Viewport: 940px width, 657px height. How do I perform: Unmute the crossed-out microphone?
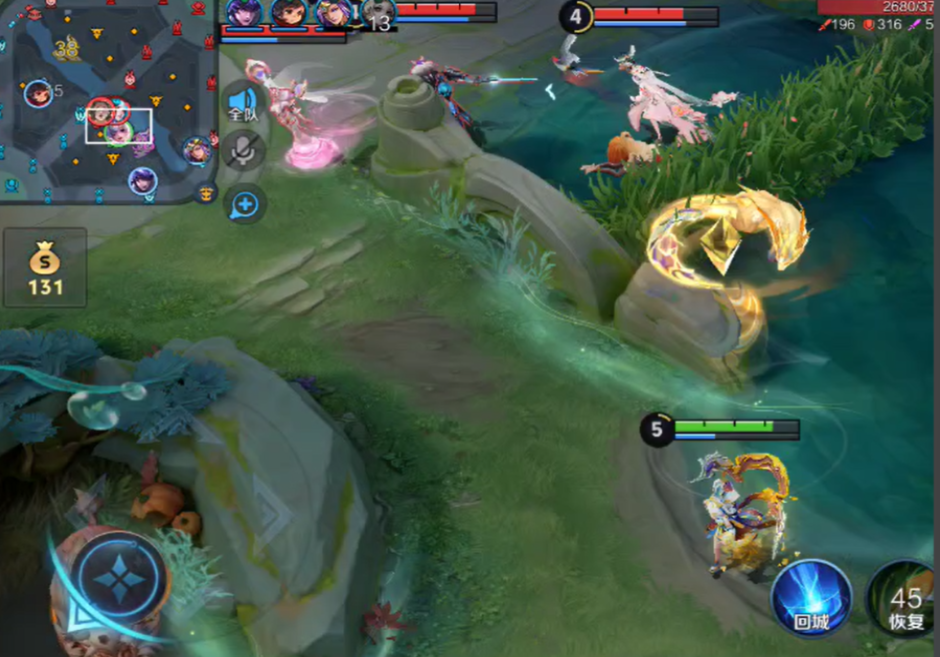pyautogui.click(x=243, y=150)
